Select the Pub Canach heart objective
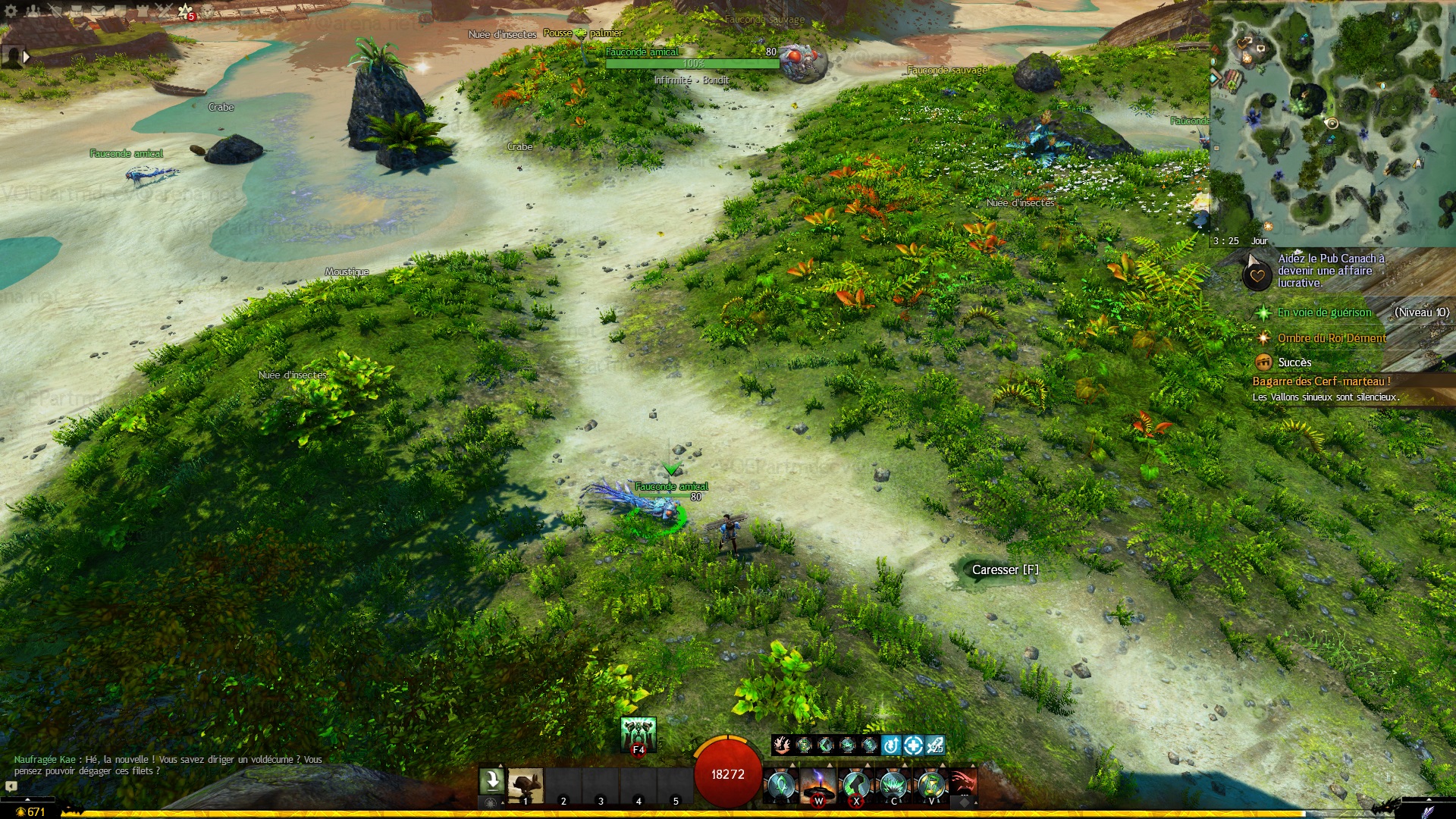Image resolution: width=1456 pixels, height=819 pixels. (1257, 275)
